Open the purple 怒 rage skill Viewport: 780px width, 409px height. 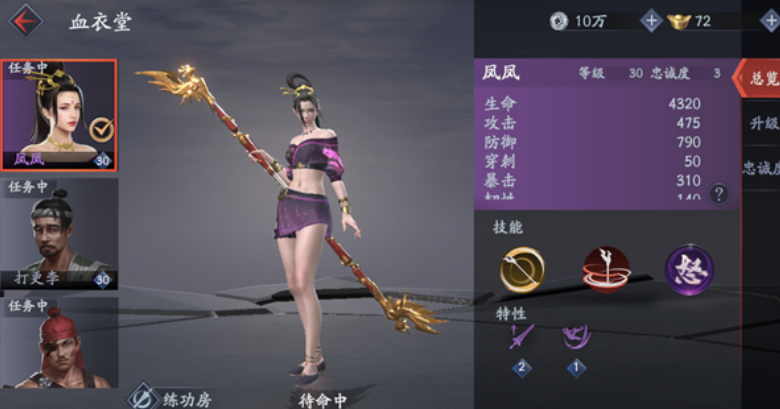click(689, 269)
